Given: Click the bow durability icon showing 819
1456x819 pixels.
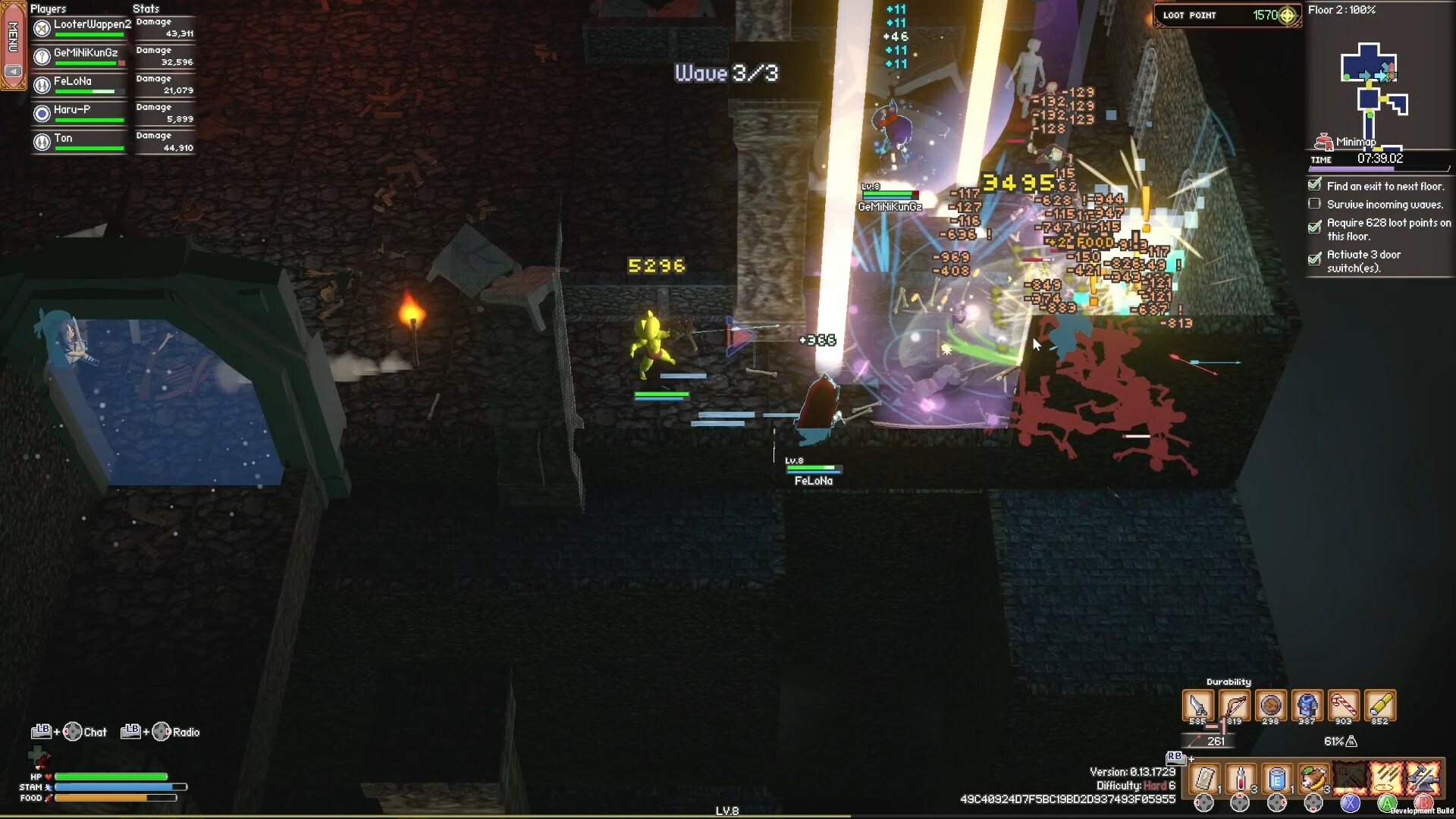Looking at the screenshot, I should point(1234,704).
